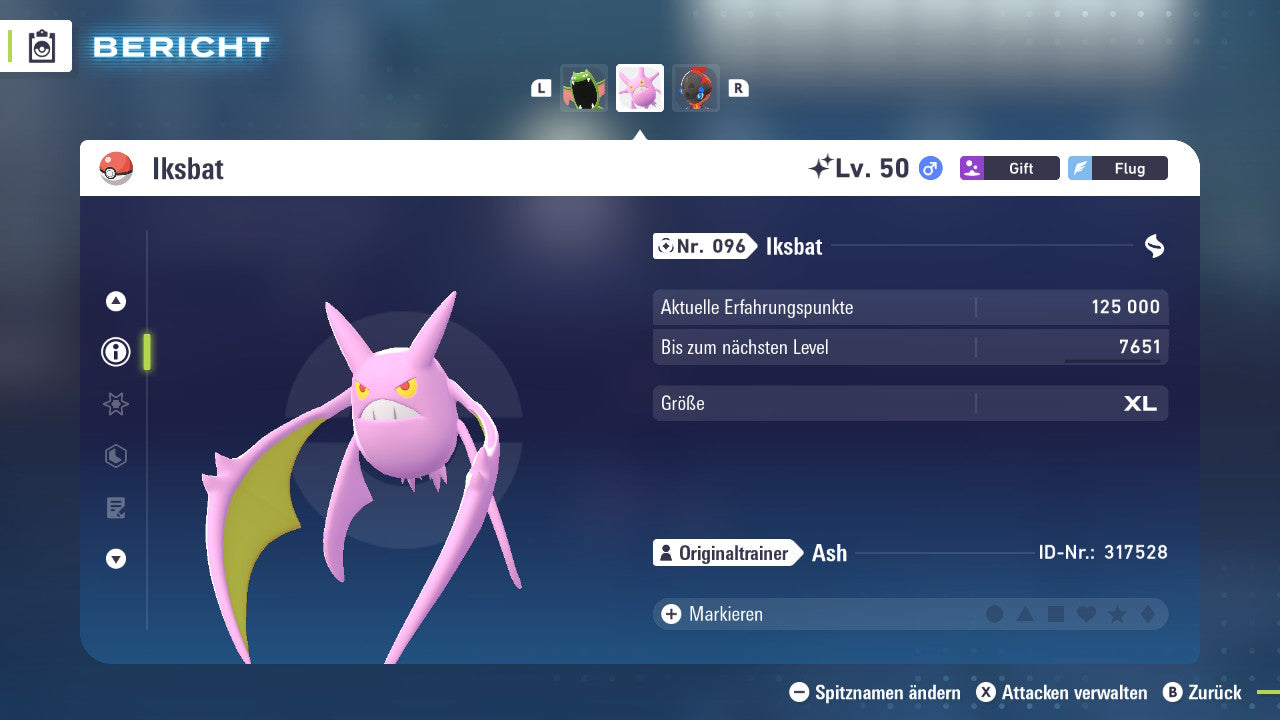The width and height of the screenshot is (1280, 720).
Task: Click the male gender symbol near Lv. 50
Action: 929,168
